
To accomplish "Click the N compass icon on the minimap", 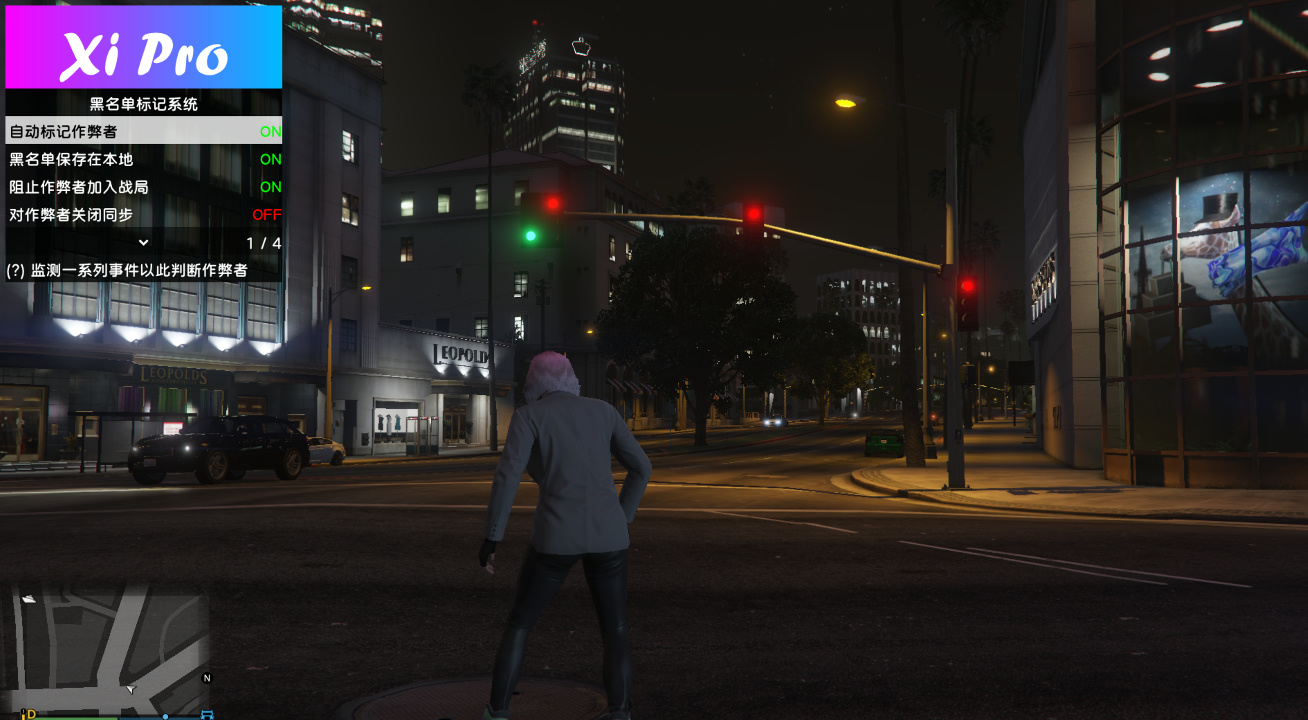I will pyautogui.click(x=209, y=678).
